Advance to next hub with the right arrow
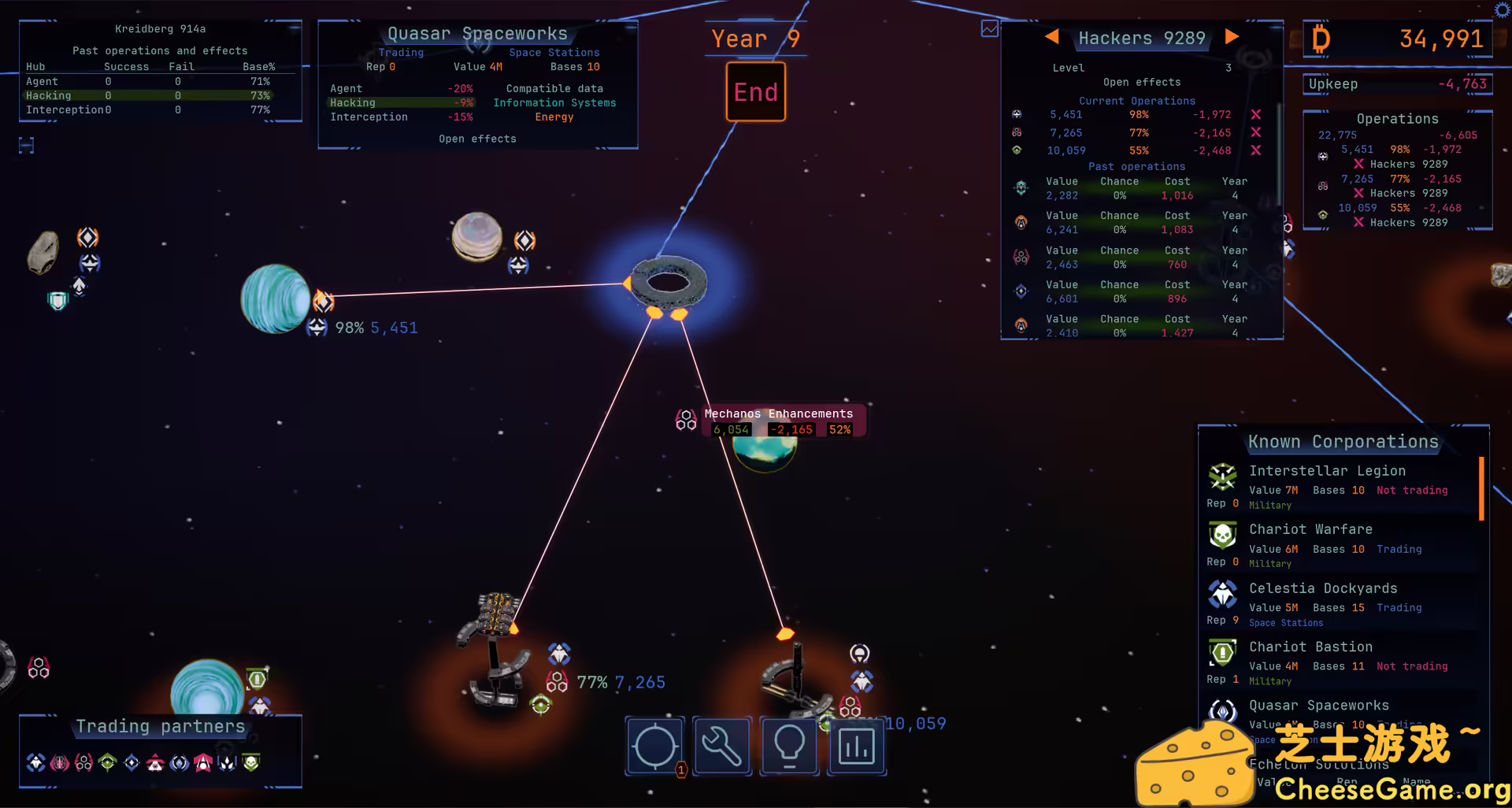The height and width of the screenshot is (808, 1512). 1232,36
